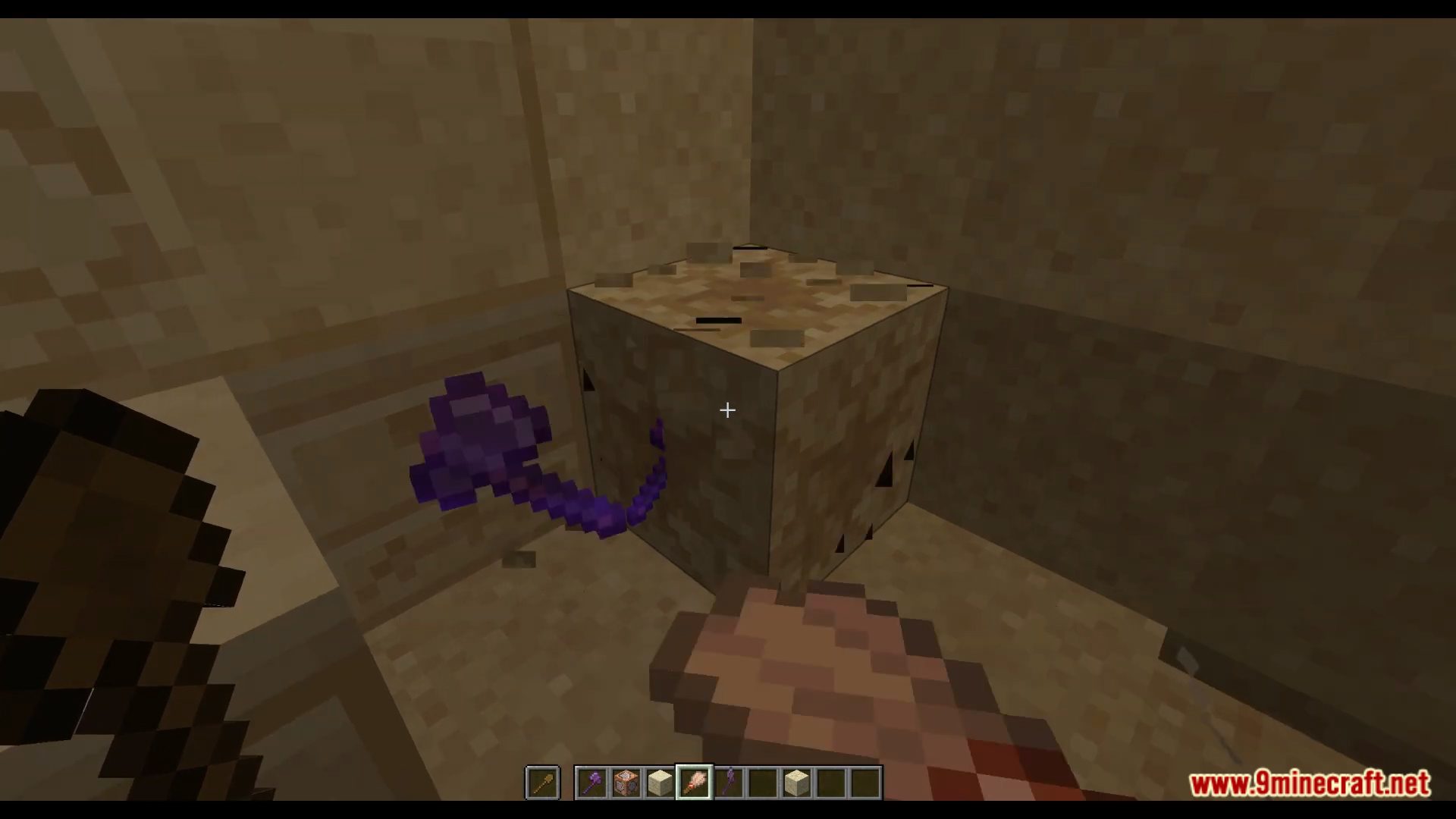Click the rightmost empty hotbar slot
This screenshot has width=1456, height=819.
(864, 782)
